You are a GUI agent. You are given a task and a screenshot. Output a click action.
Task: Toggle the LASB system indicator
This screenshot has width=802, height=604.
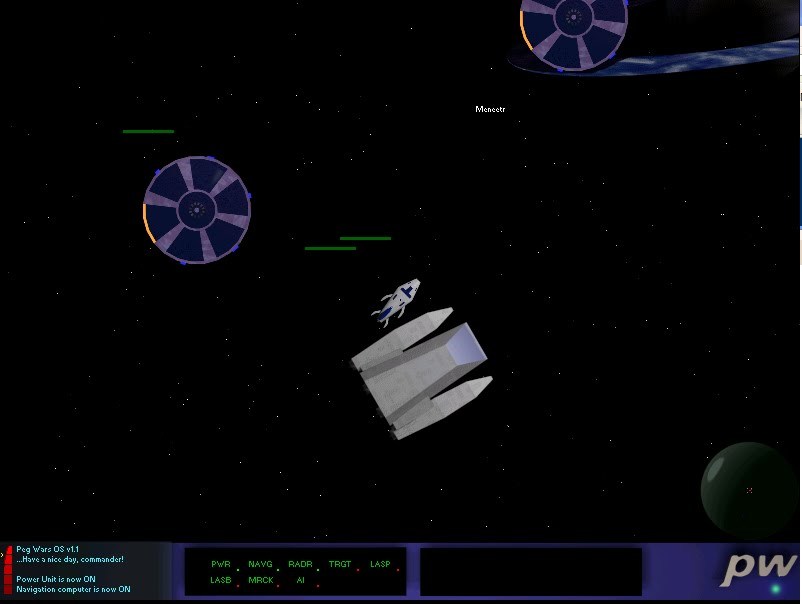click(x=221, y=580)
